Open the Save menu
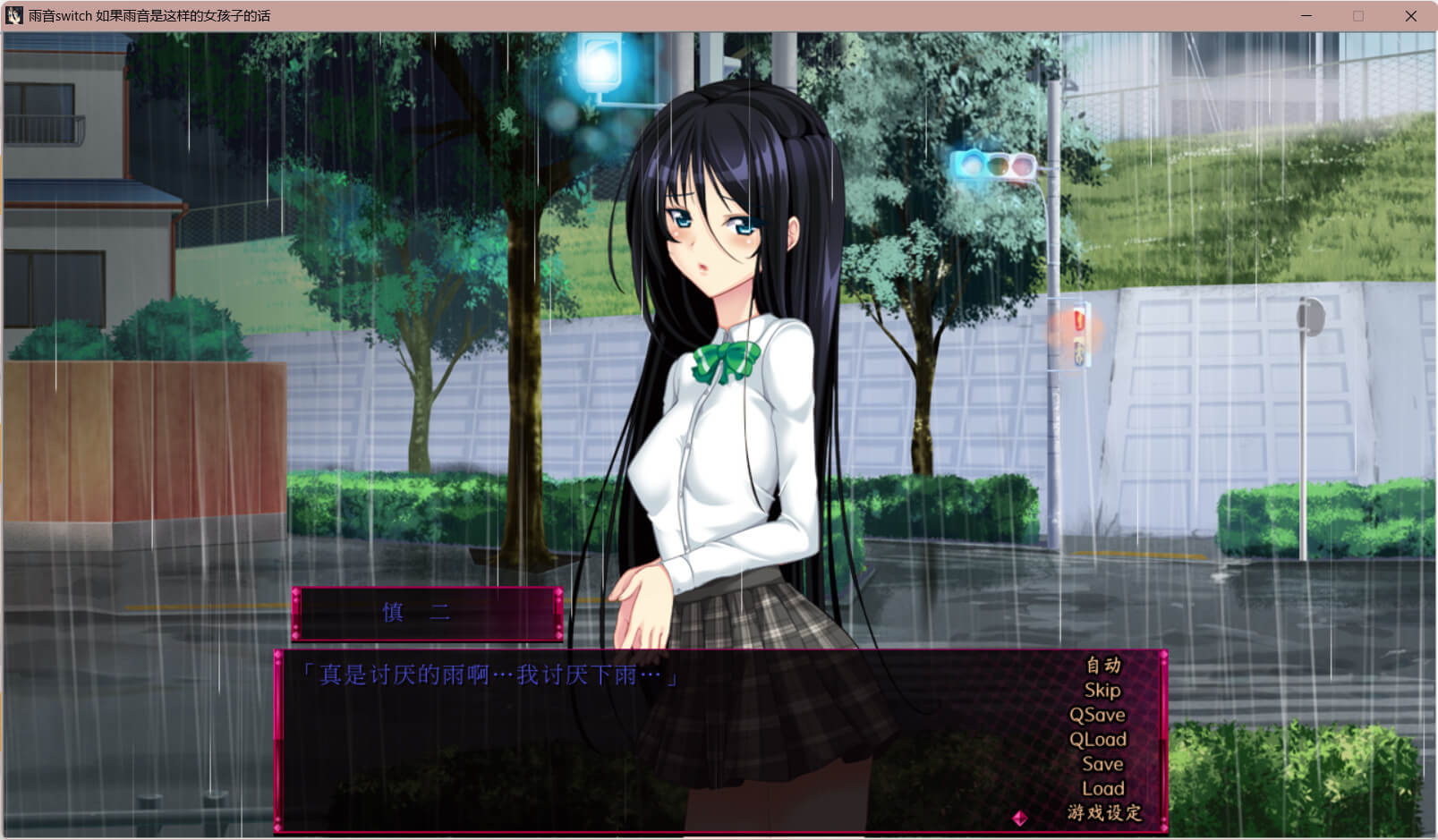 tap(1102, 764)
